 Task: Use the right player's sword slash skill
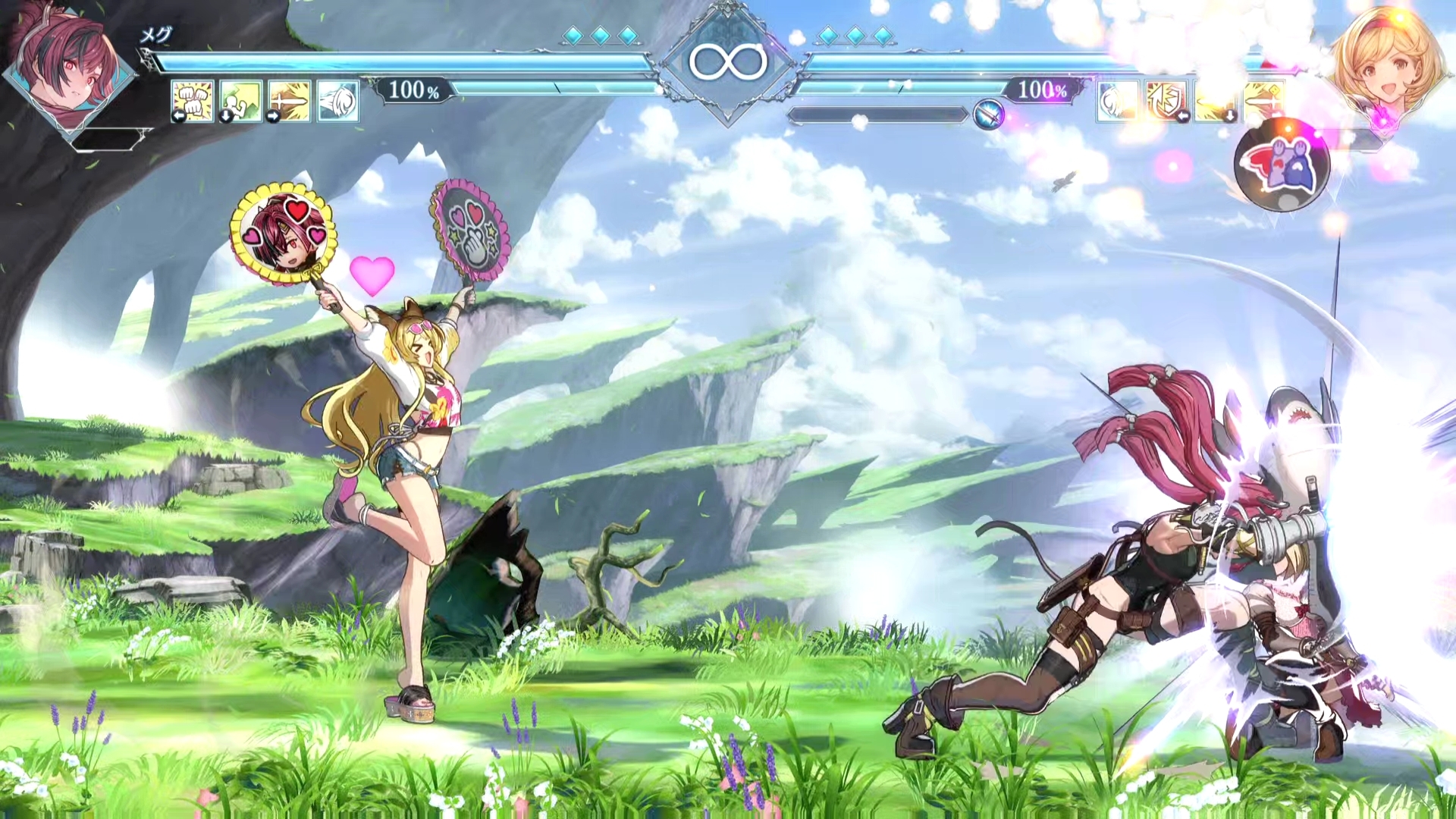point(1263,101)
